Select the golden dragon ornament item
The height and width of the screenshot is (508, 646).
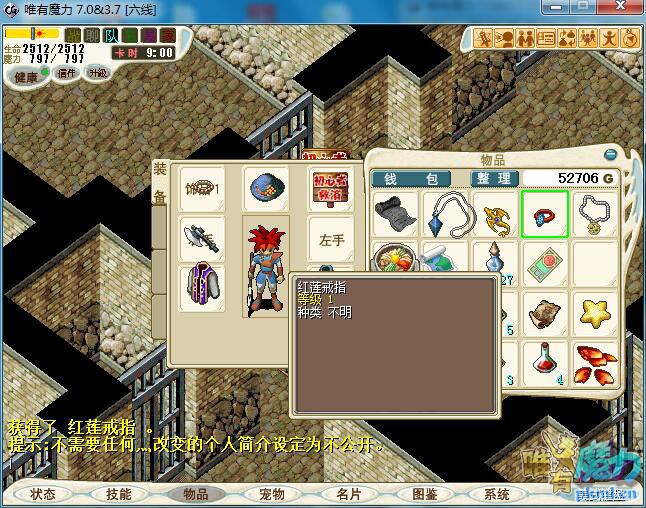(x=495, y=213)
